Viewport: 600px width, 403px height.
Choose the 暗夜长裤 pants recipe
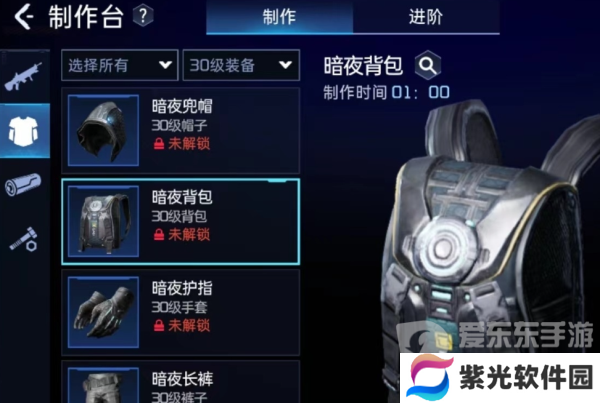coord(181,383)
